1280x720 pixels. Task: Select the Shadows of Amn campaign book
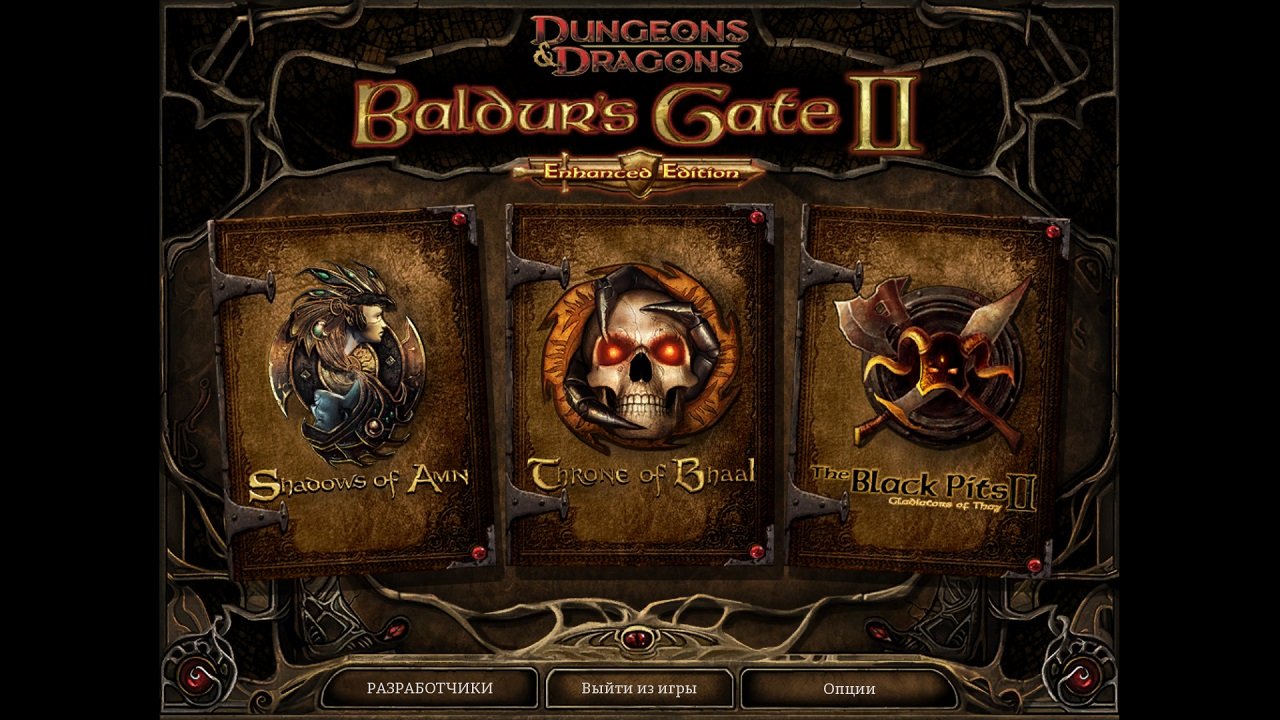[345, 380]
